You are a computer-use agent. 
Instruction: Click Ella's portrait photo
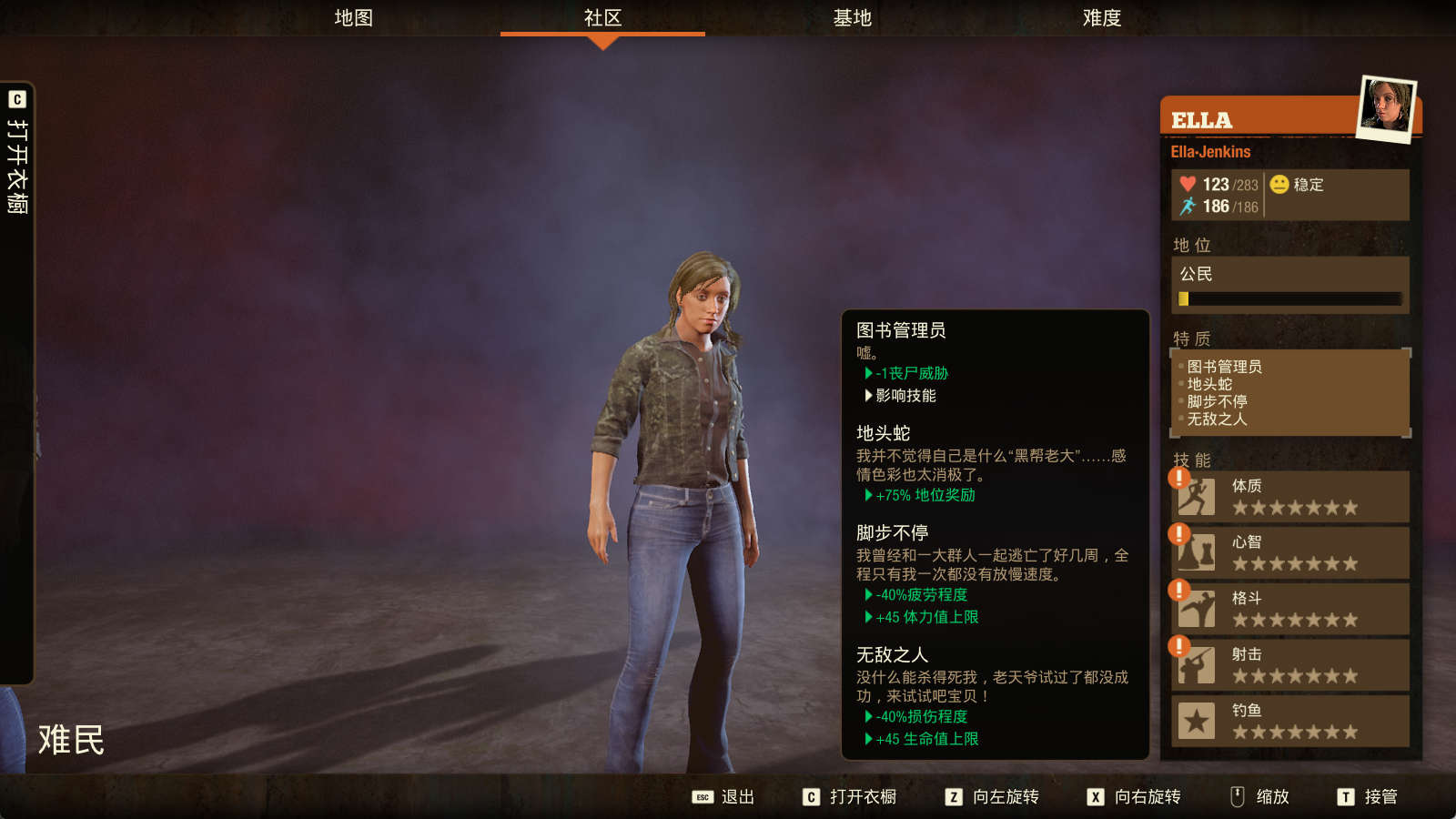click(1386, 108)
